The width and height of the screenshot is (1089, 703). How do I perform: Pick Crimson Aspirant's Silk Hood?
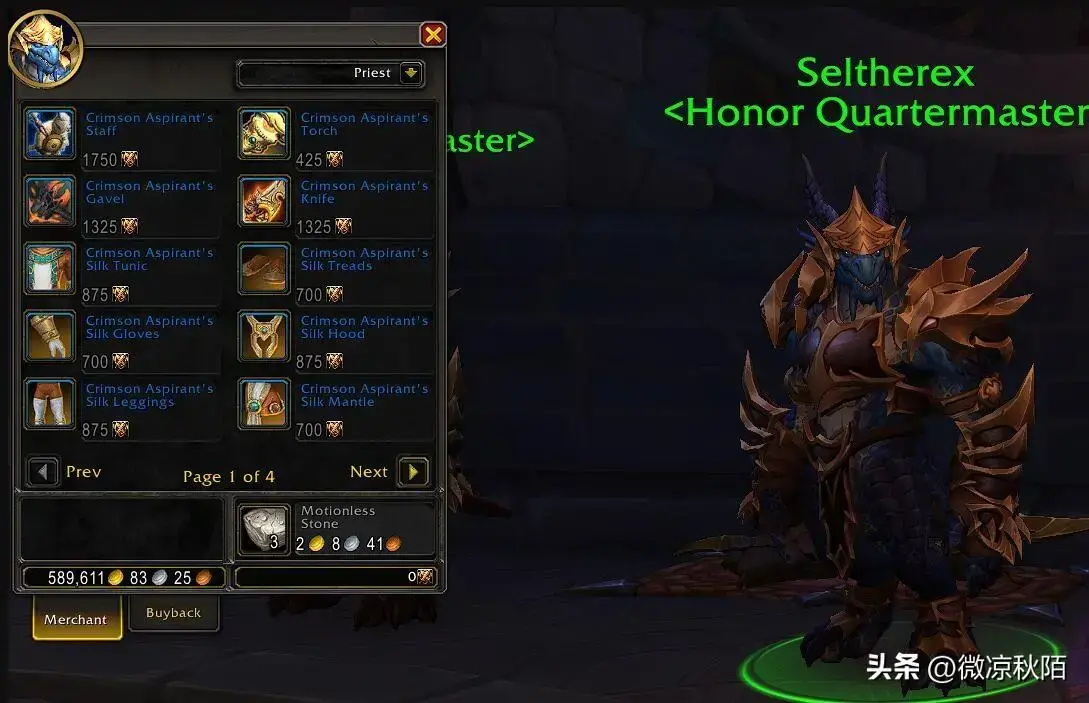(264, 337)
